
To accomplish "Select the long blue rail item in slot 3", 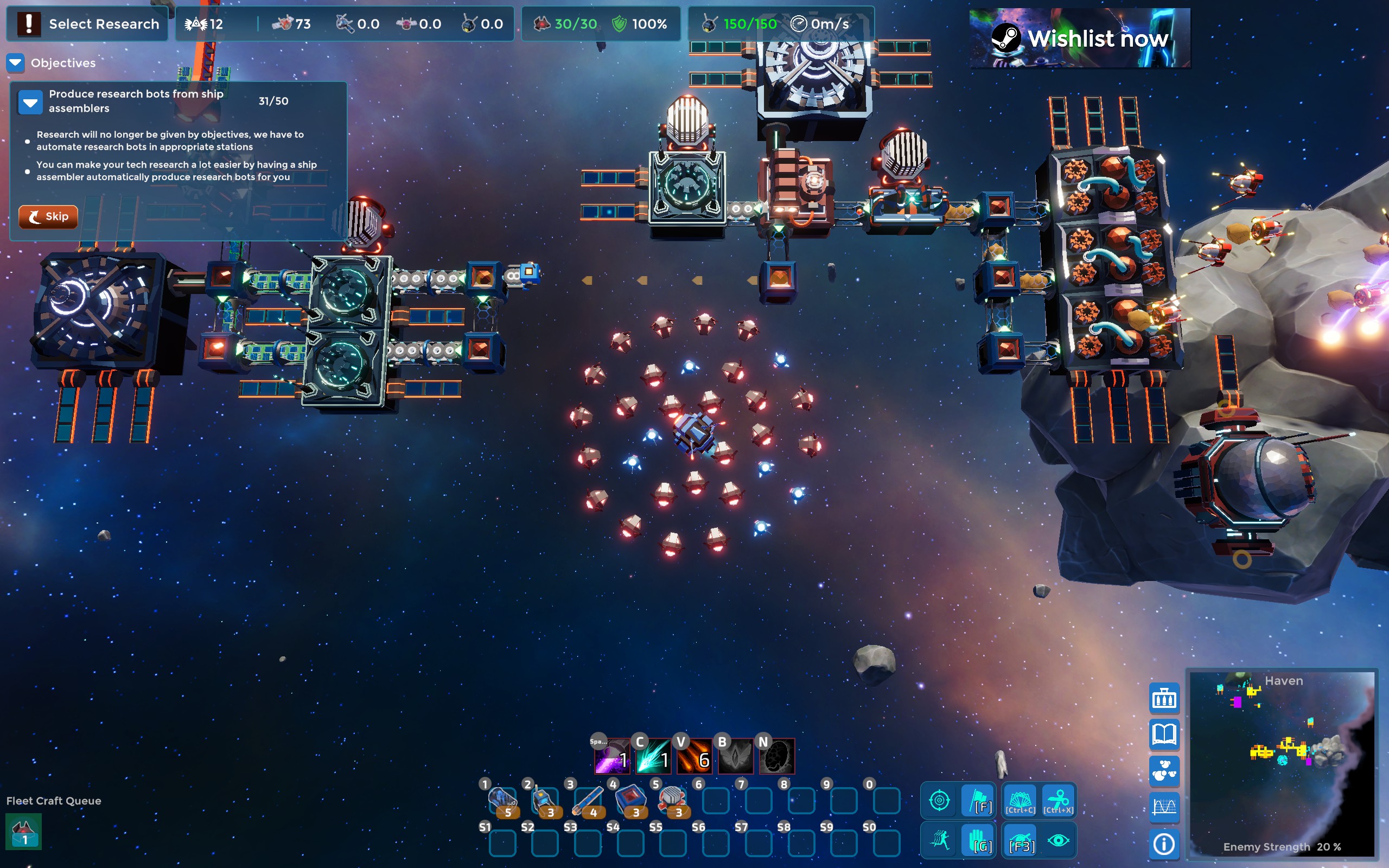I will [x=587, y=800].
